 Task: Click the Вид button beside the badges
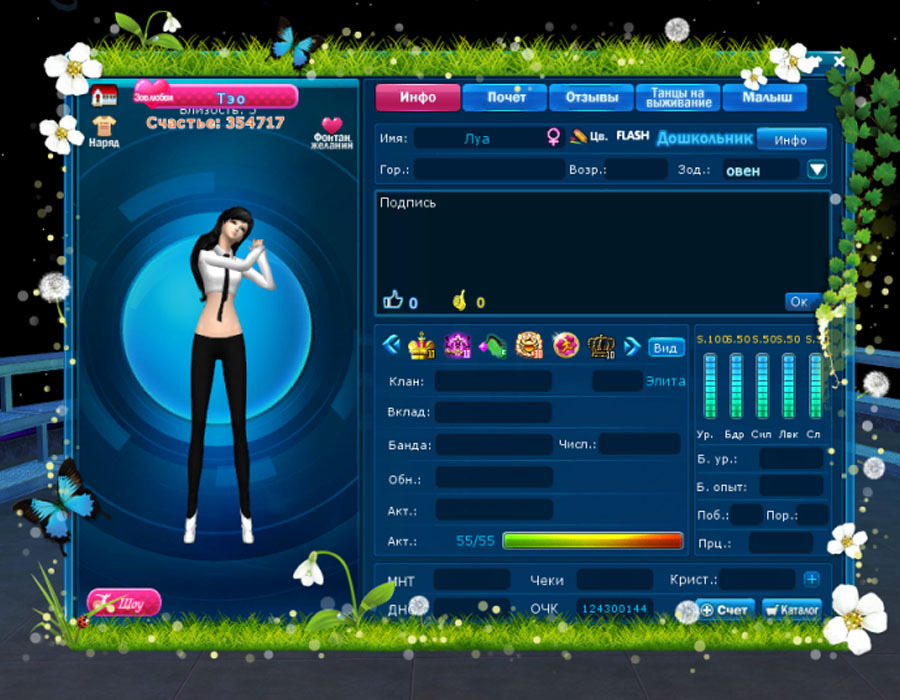tap(665, 347)
